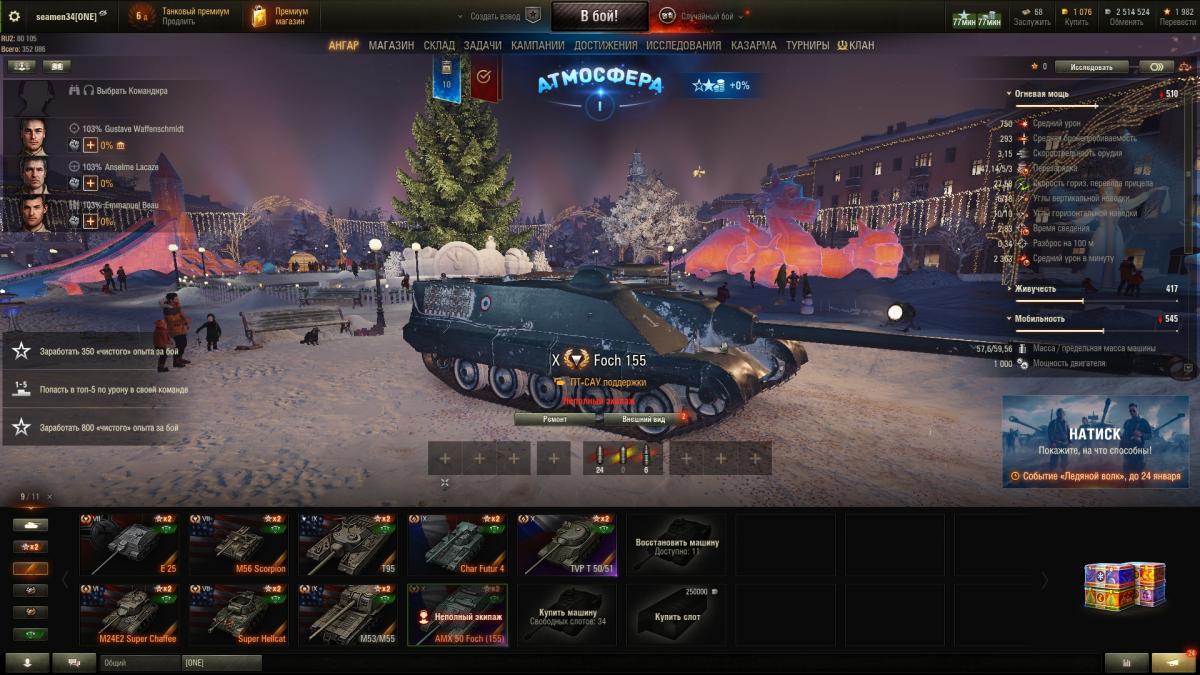Open the КАЗАРМА tab

click(753, 45)
